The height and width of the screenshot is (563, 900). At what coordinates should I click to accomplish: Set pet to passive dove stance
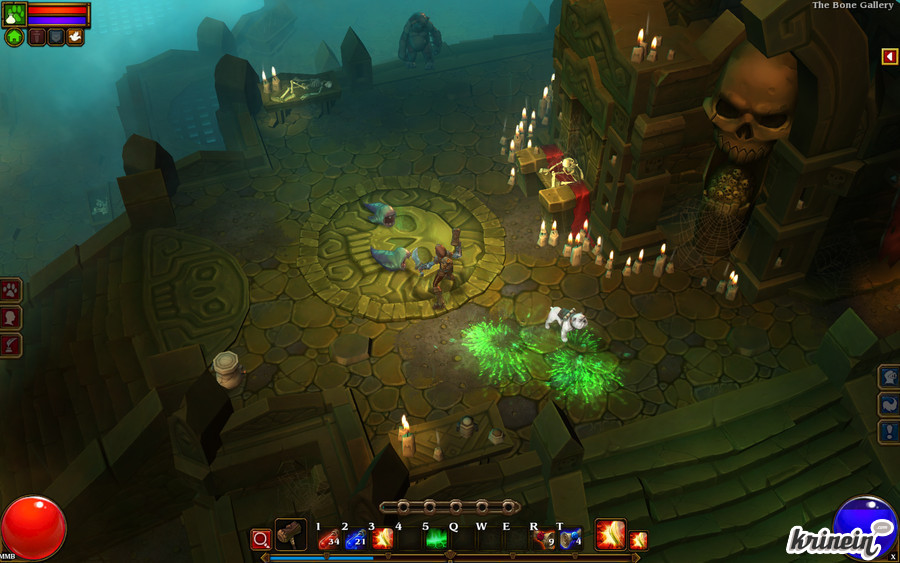point(75,37)
